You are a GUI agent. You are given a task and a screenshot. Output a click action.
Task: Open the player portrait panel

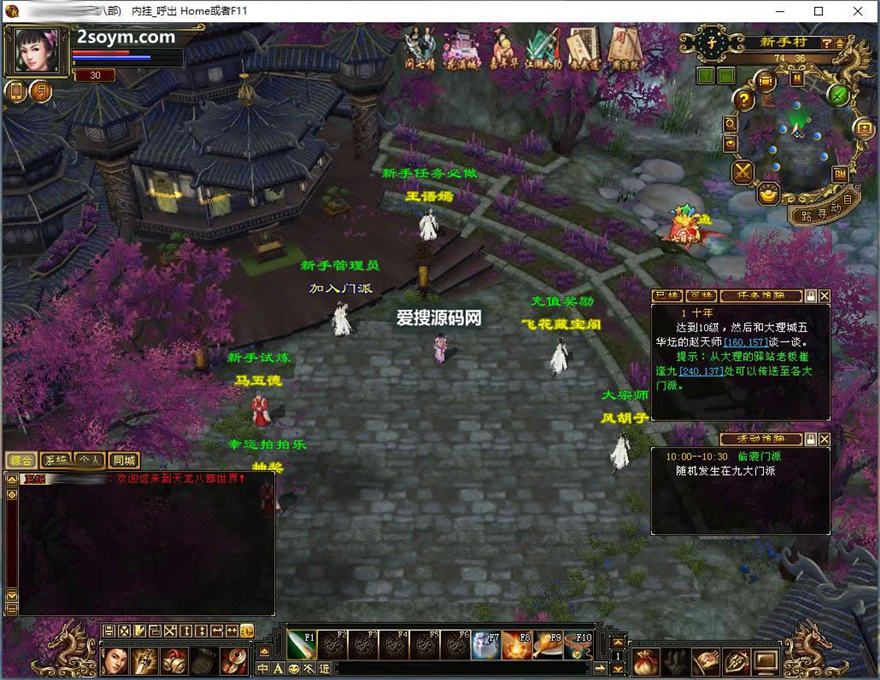[x=37, y=50]
